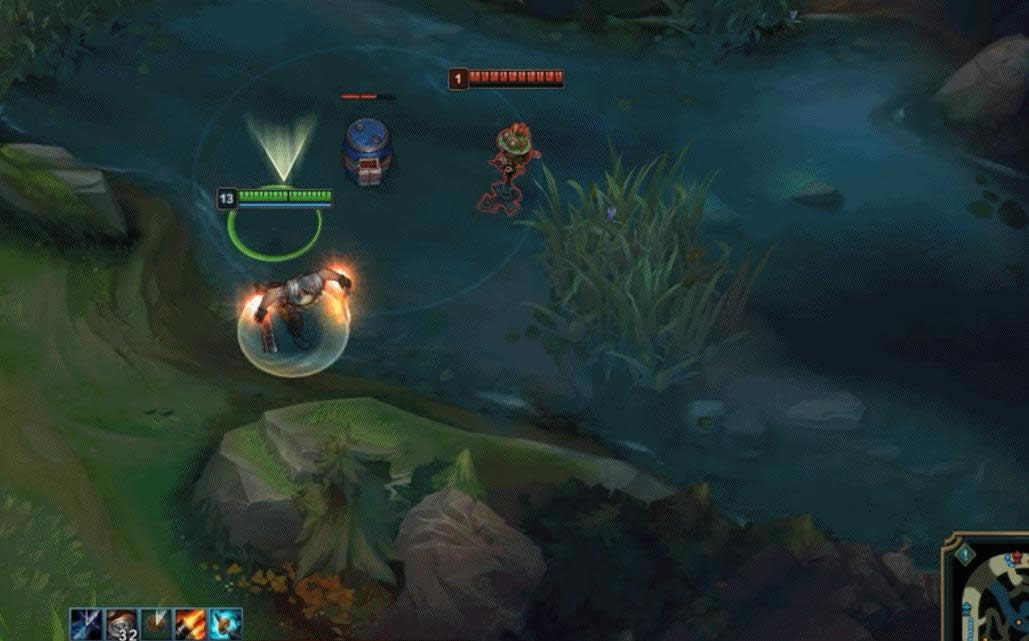Screen dimensions: 1029x641
Task: Activate the crossed blue blades ability icon
Action: [x=86, y=623]
